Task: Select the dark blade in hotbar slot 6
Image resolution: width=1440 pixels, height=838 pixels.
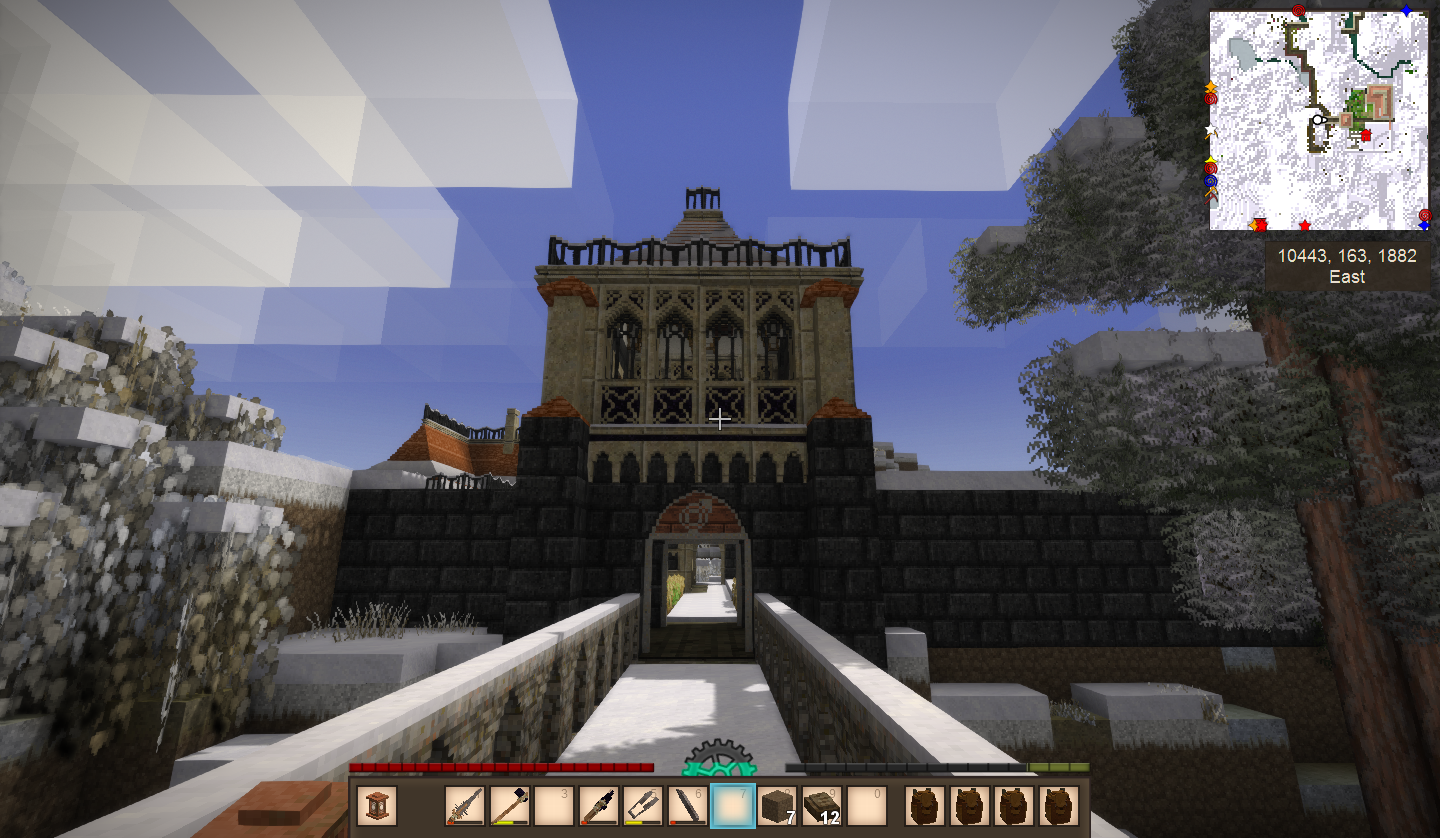Action: (685, 806)
